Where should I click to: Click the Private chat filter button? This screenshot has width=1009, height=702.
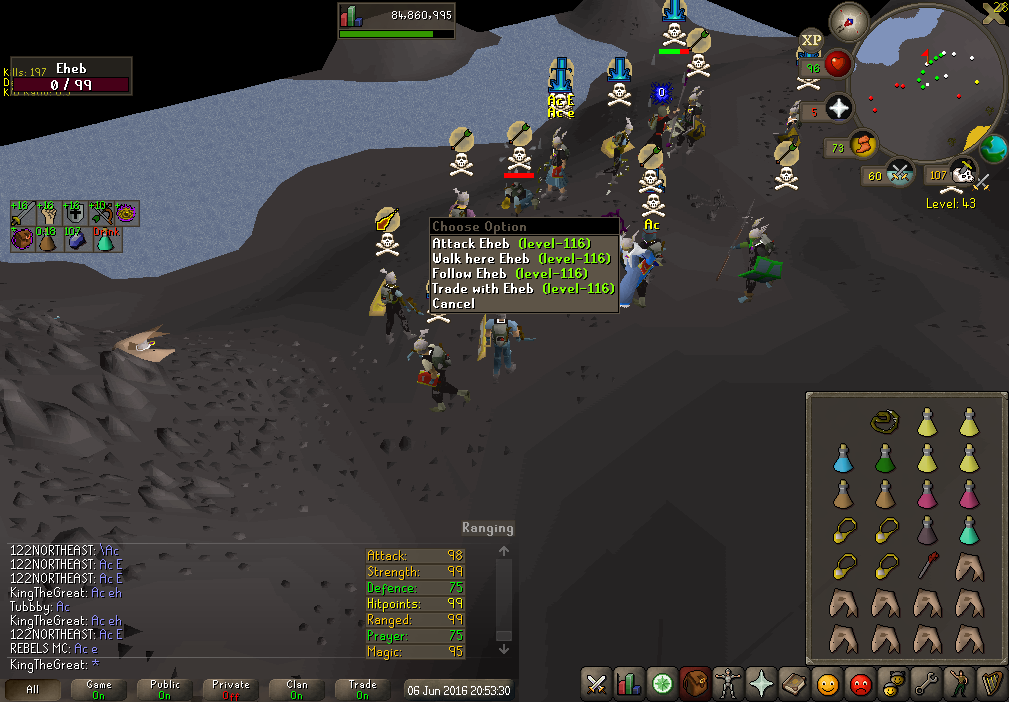pos(231,689)
